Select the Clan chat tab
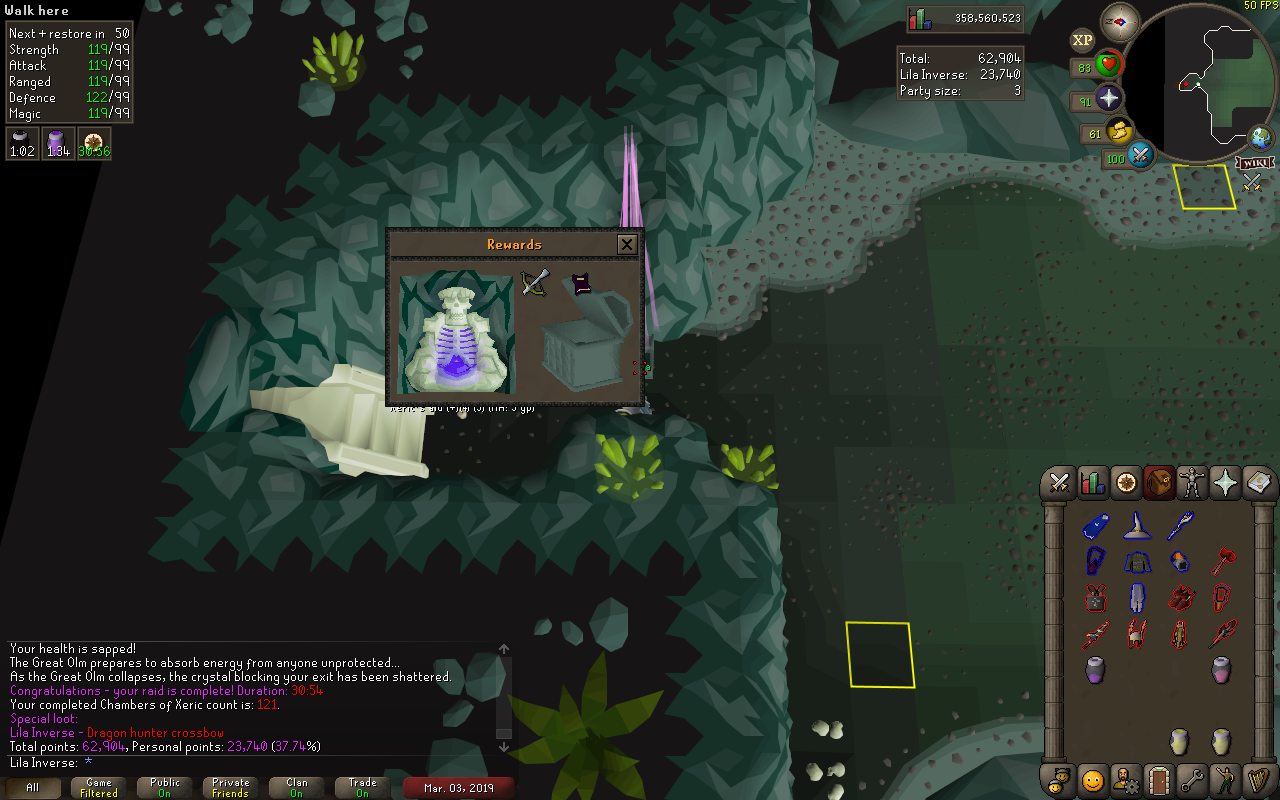 coord(297,787)
